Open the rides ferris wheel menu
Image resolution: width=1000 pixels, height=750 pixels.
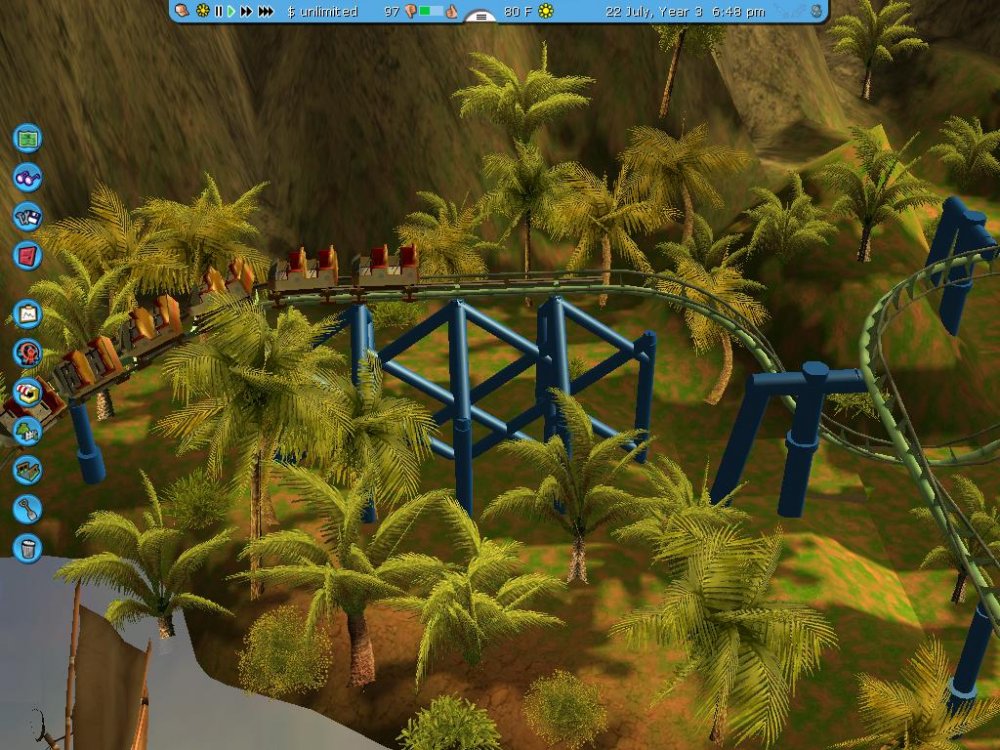point(27,352)
